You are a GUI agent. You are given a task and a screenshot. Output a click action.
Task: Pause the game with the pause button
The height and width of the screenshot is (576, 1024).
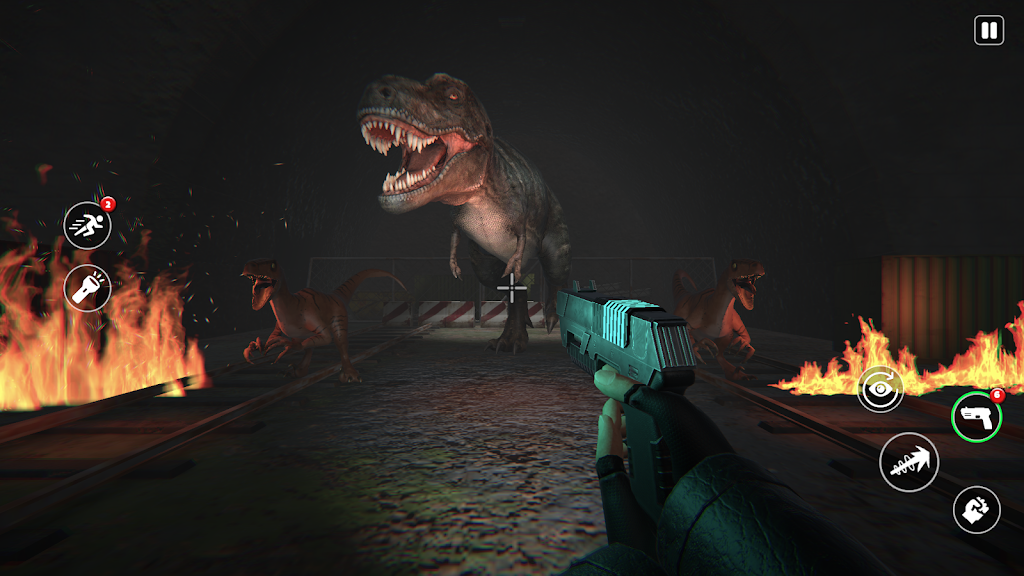click(988, 30)
